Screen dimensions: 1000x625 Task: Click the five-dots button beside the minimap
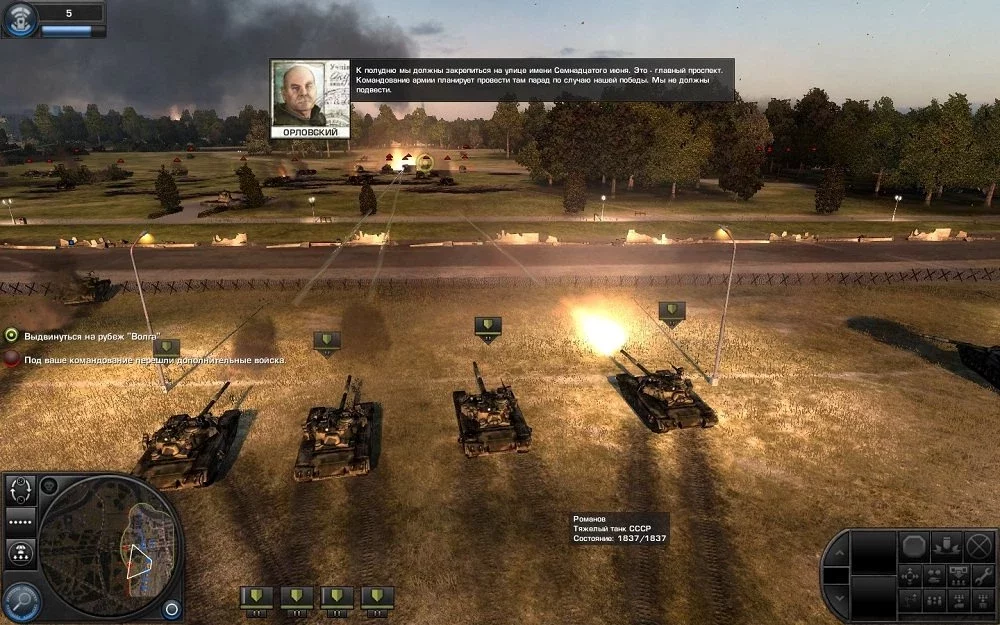pos(20,521)
